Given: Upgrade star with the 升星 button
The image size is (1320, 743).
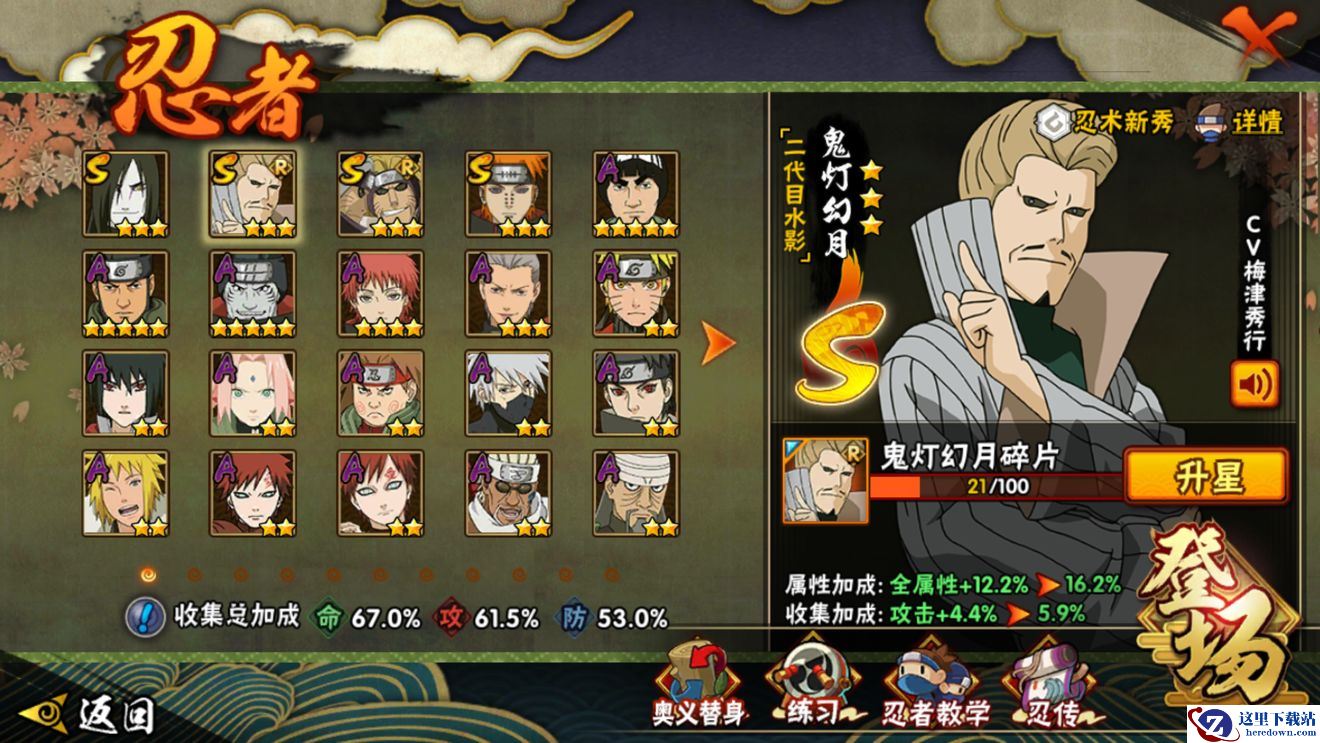Looking at the screenshot, I should [x=1206, y=477].
